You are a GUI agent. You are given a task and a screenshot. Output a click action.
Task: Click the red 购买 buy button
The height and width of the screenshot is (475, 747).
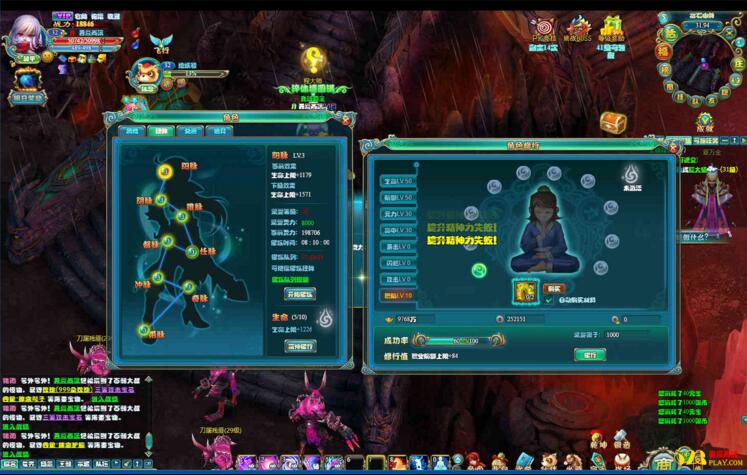click(553, 288)
